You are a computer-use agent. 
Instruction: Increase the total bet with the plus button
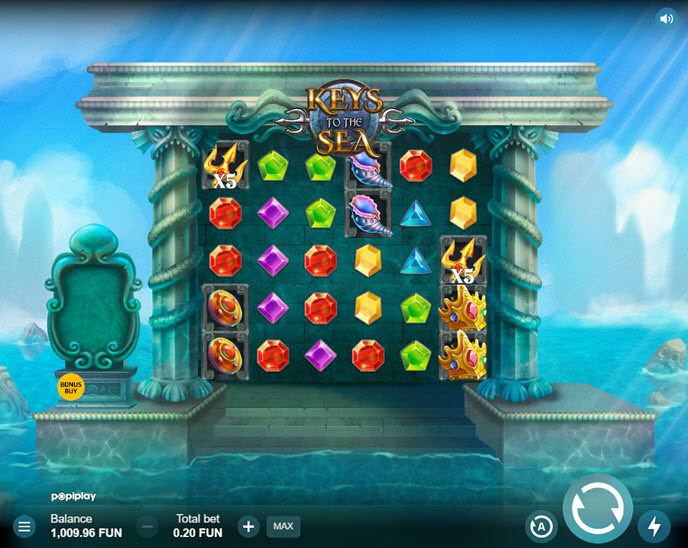pyautogui.click(x=248, y=526)
